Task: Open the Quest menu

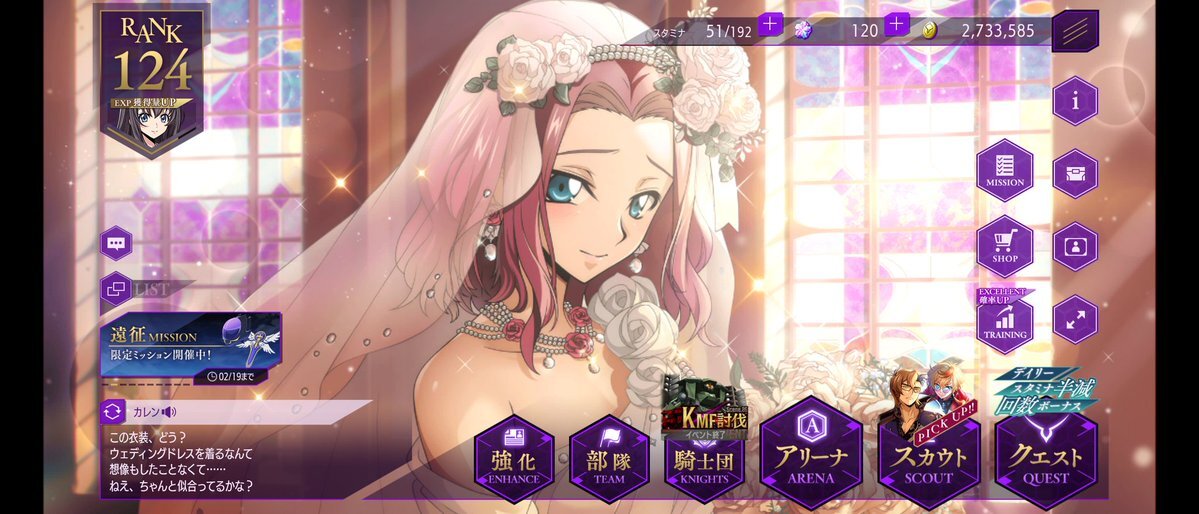Action: (1045, 459)
